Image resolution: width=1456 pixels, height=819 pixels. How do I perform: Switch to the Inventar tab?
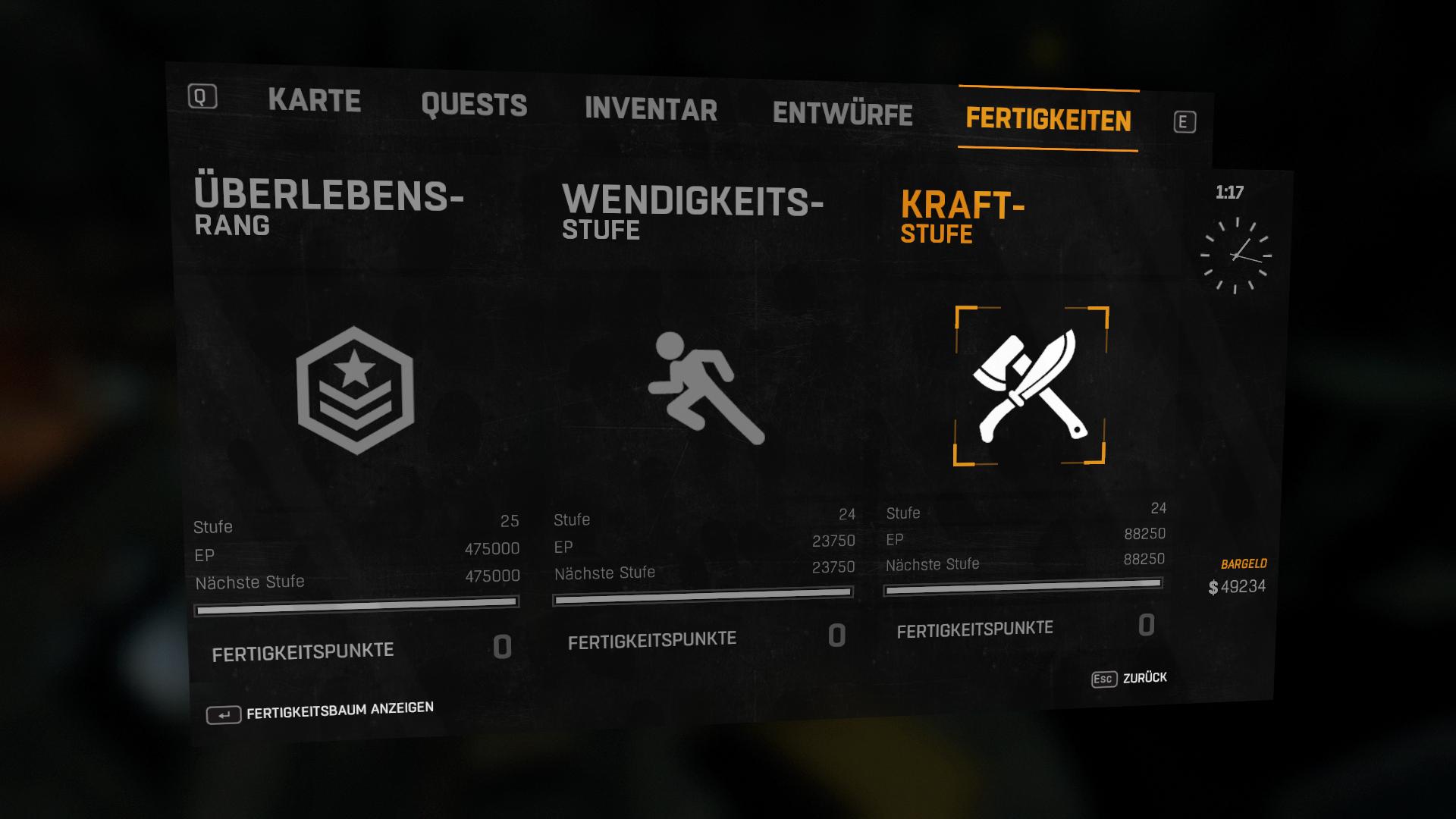pyautogui.click(x=649, y=111)
